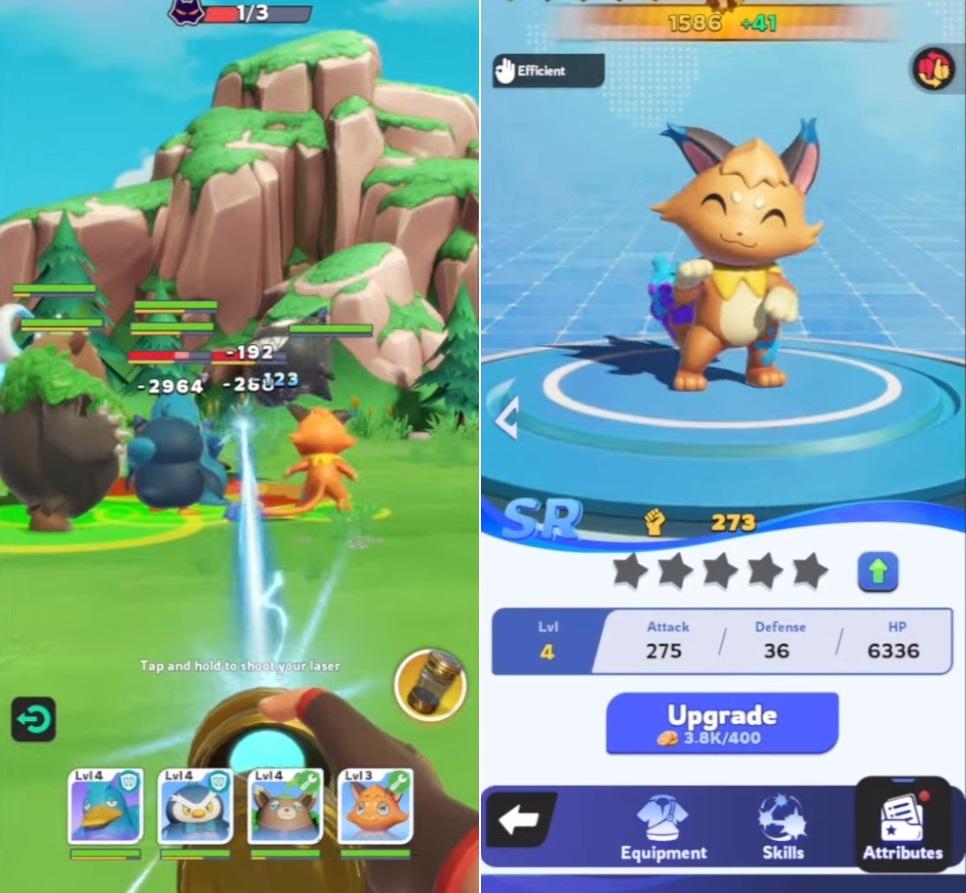
Task: Choose the penguin Lvl 4 pet card
Action: point(196,806)
